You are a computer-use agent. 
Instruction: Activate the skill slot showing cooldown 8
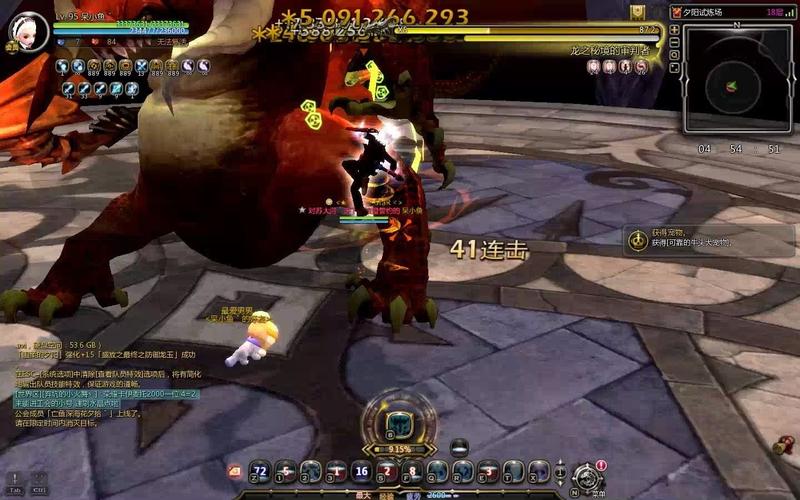[x=412, y=471]
